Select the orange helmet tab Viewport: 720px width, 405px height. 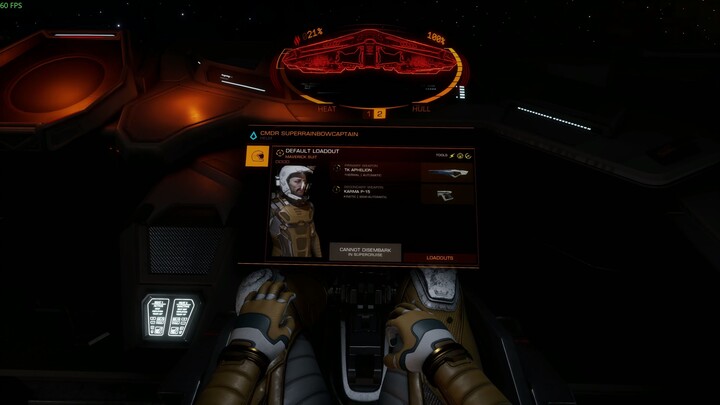pyautogui.click(x=256, y=156)
